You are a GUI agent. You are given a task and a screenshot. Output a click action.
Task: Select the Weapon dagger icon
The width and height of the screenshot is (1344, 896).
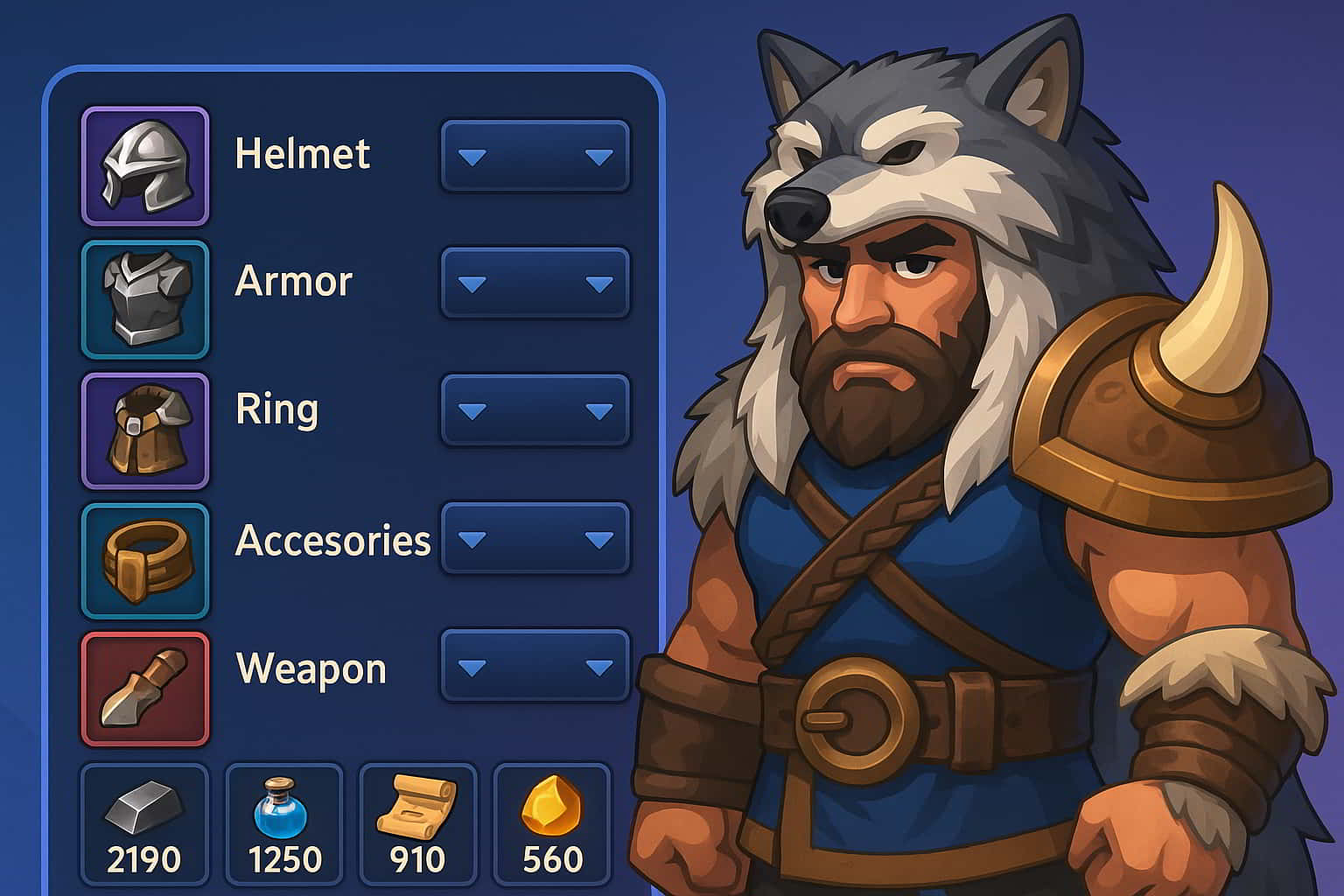pos(144,687)
